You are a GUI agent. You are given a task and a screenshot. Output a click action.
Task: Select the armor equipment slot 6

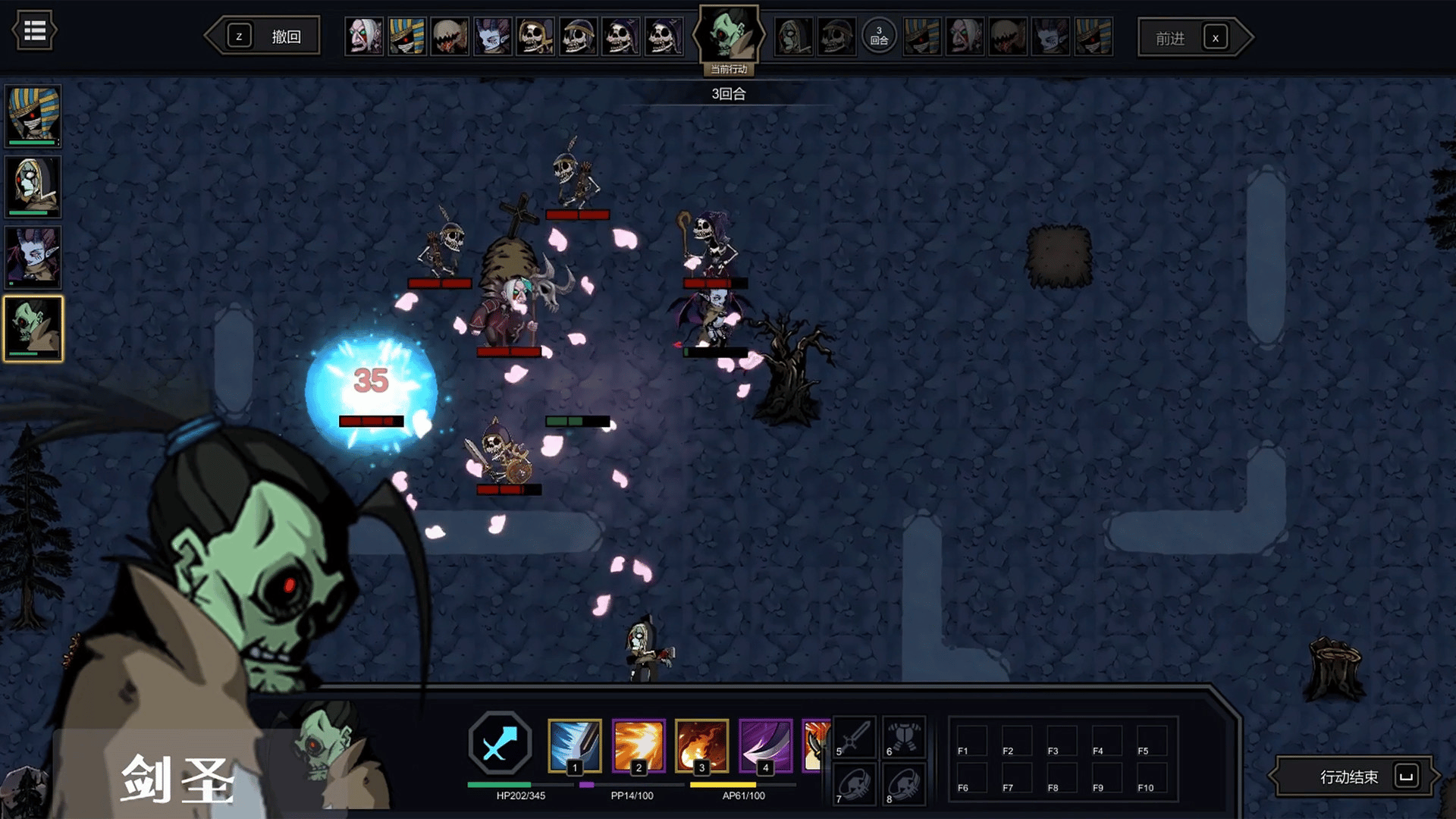pyautogui.click(x=903, y=737)
